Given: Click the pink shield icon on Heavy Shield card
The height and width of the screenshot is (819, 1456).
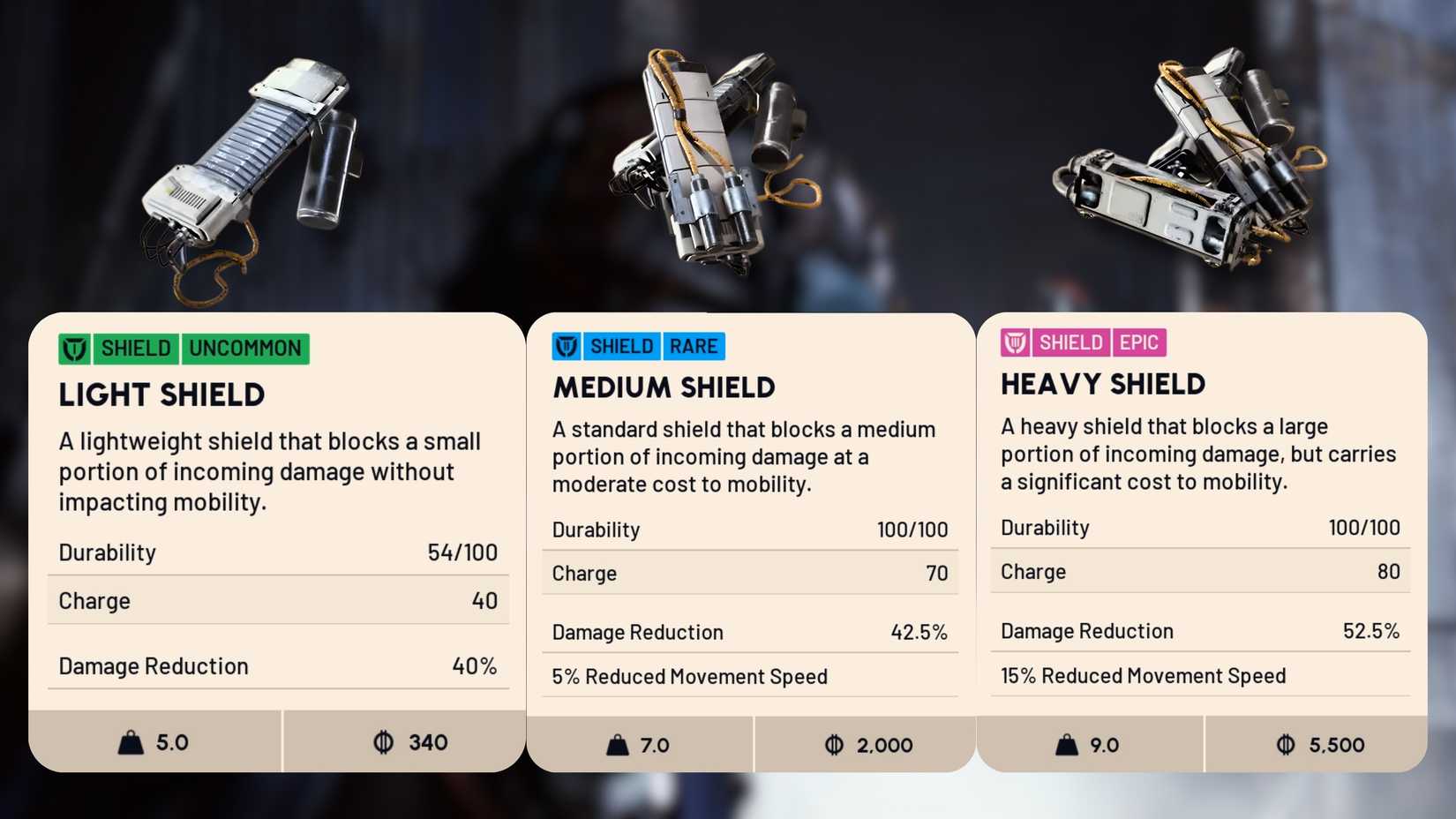Looking at the screenshot, I should point(1017,342).
